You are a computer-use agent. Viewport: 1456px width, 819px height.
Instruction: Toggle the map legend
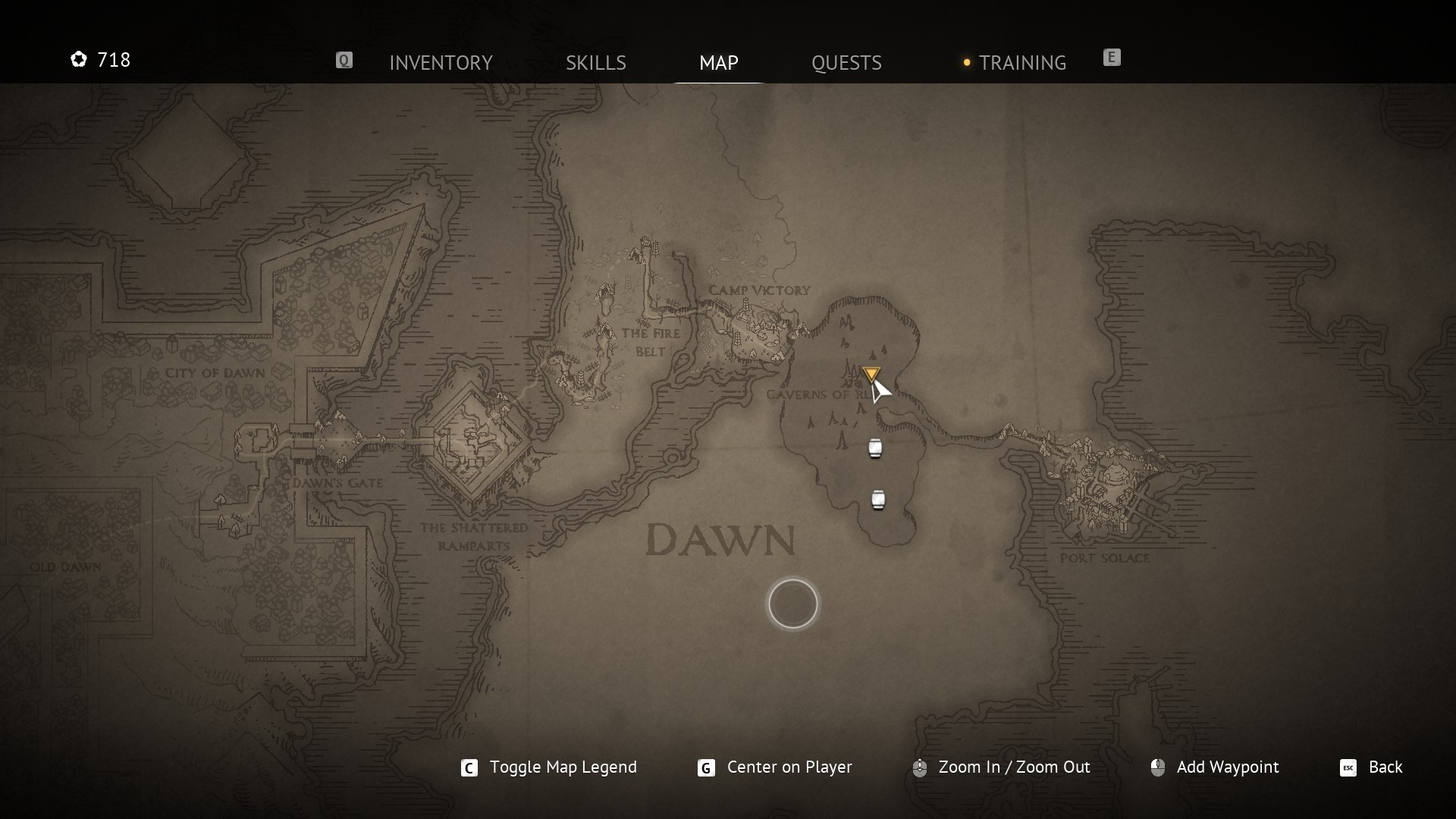562,767
